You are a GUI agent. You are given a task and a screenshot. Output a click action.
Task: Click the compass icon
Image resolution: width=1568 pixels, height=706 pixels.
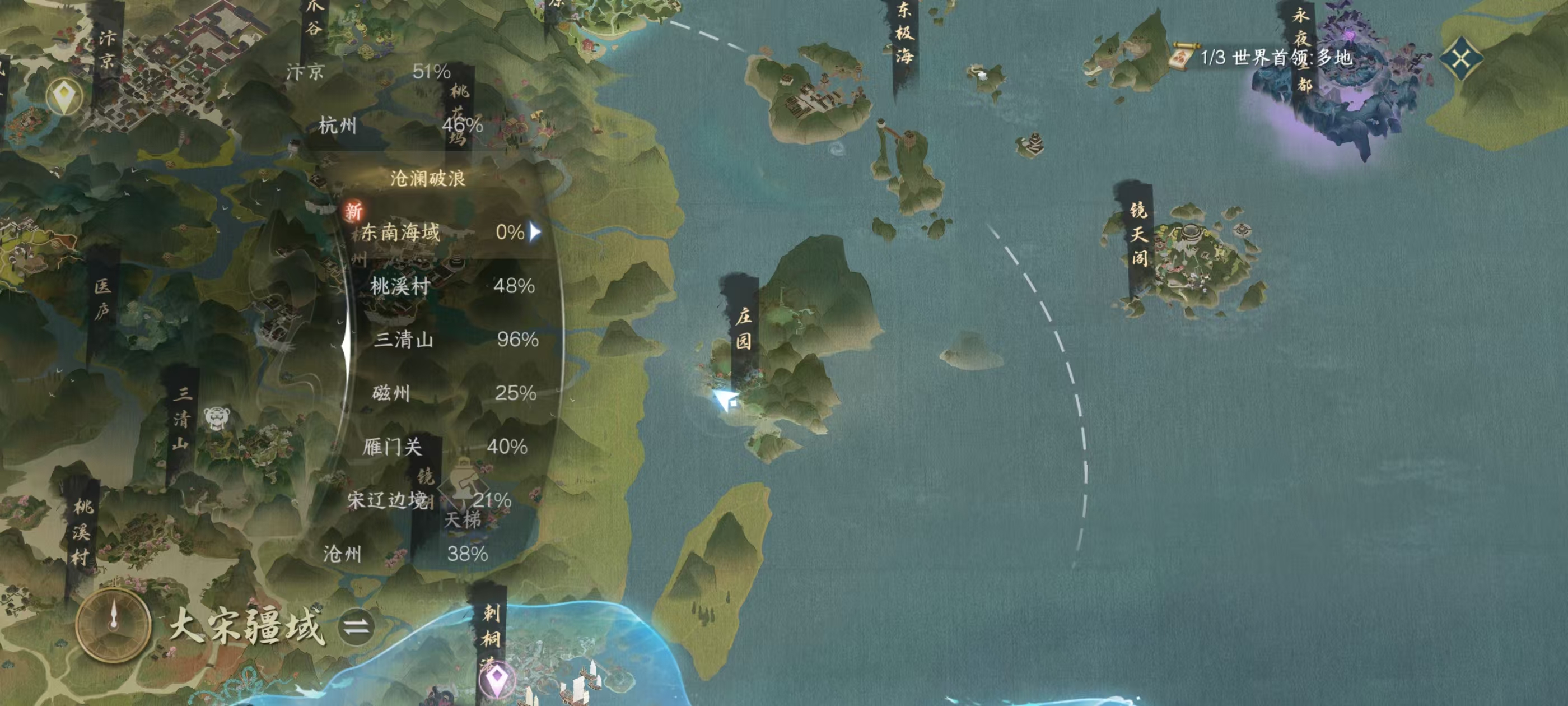coord(113,624)
